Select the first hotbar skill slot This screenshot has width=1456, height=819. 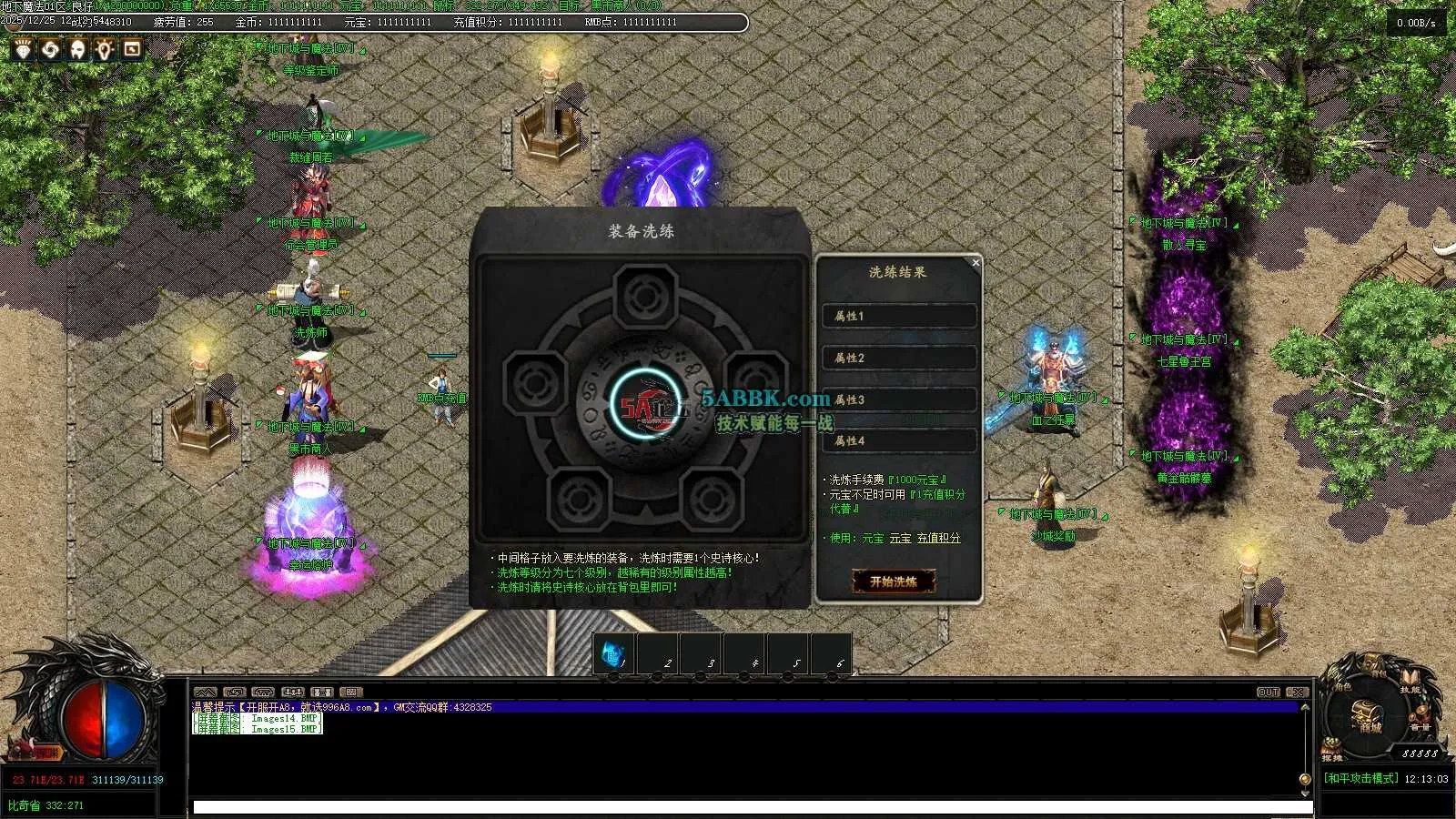point(613,654)
